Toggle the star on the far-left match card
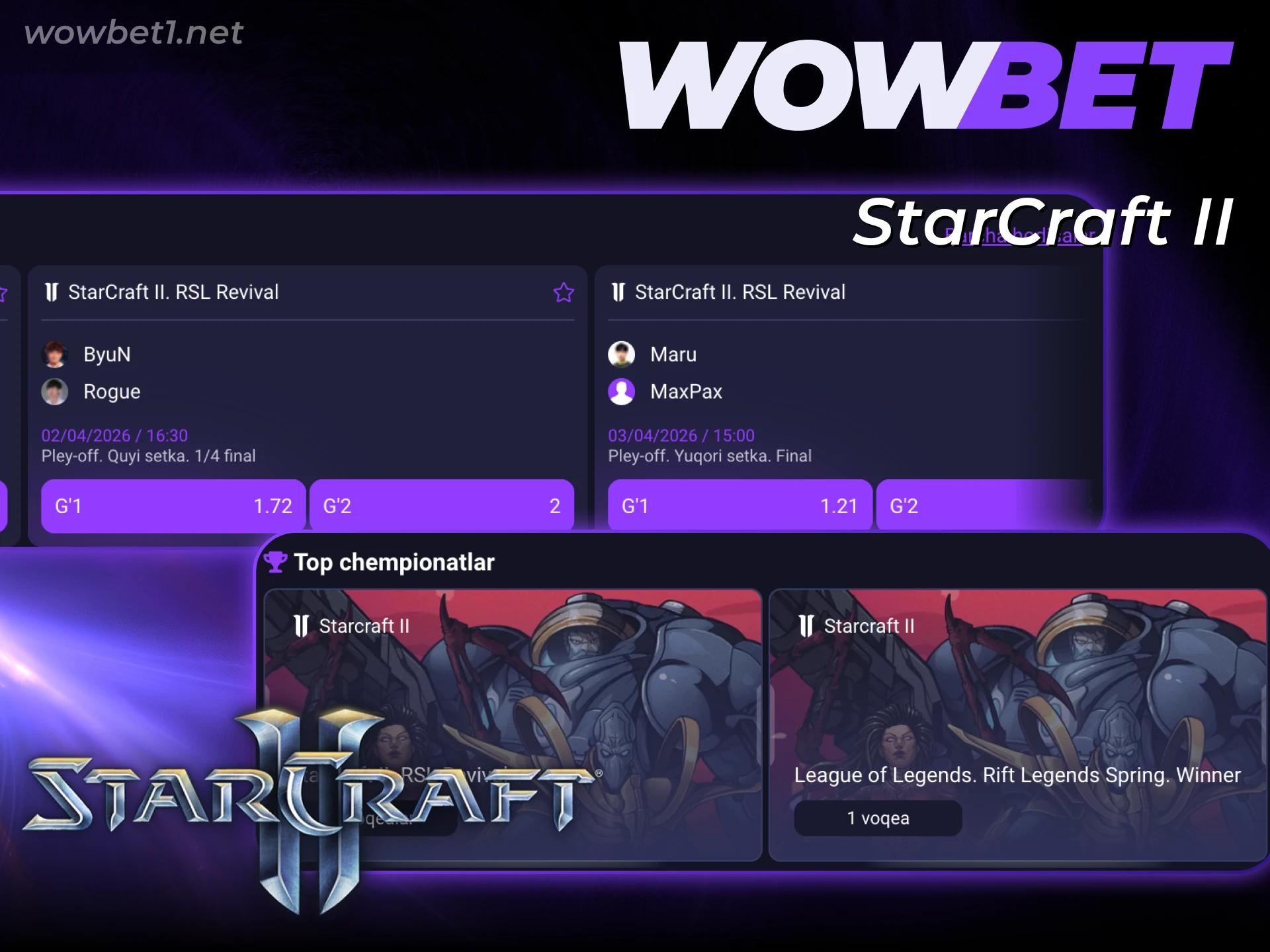The image size is (1270, 952). tap(3, 292)
